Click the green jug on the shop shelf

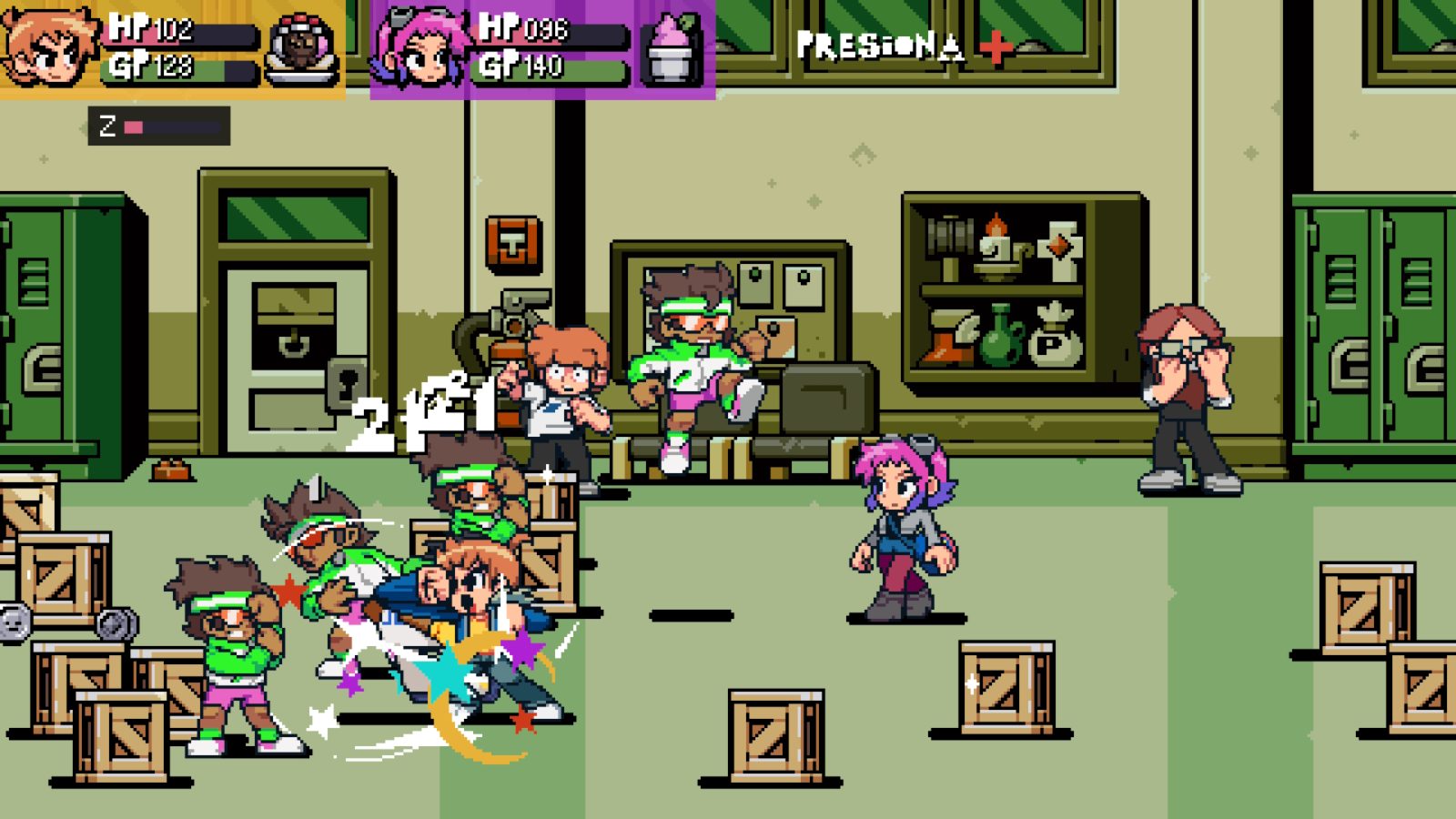(1000, 338)
